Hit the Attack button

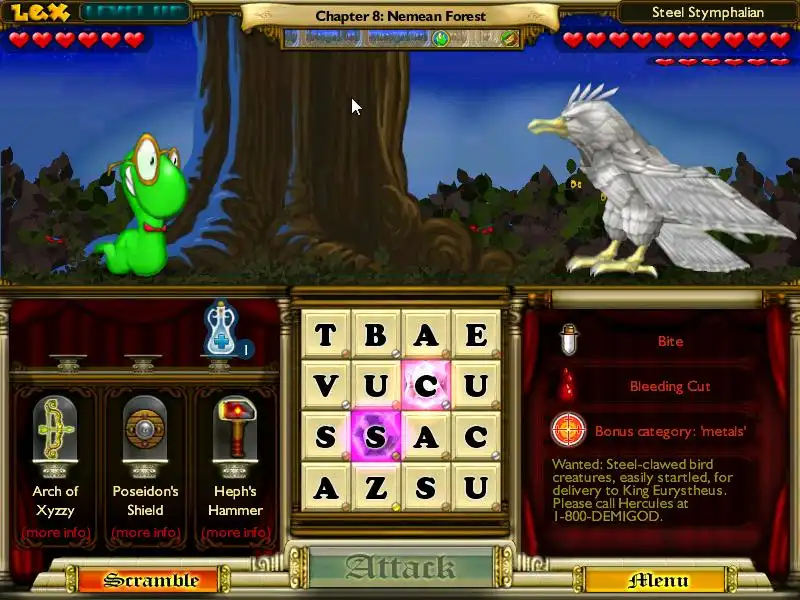[400, 568]
